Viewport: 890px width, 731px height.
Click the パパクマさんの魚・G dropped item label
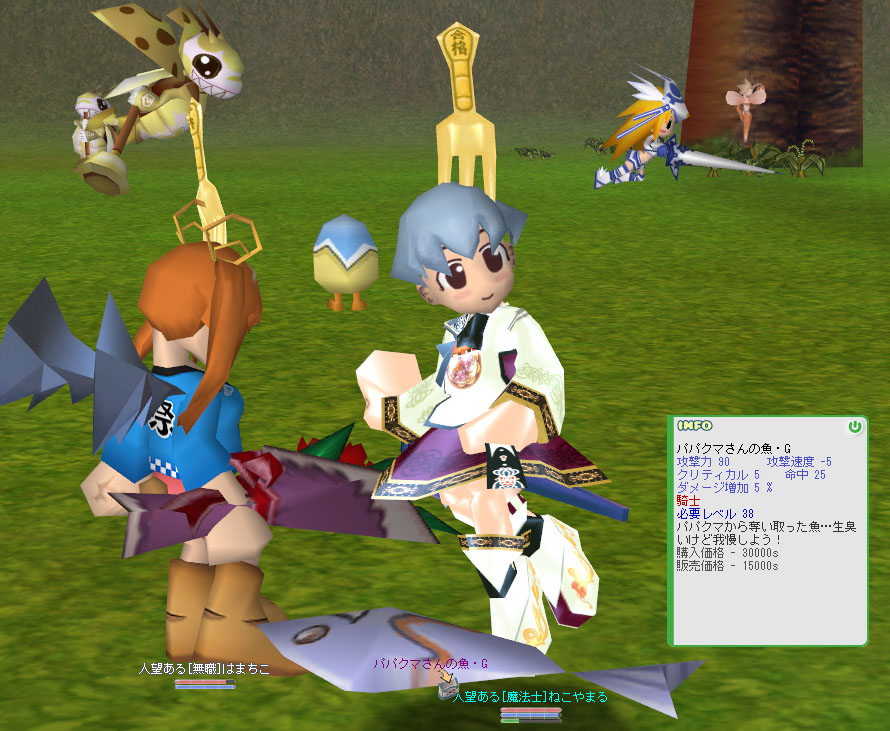[x=431, y=663]
